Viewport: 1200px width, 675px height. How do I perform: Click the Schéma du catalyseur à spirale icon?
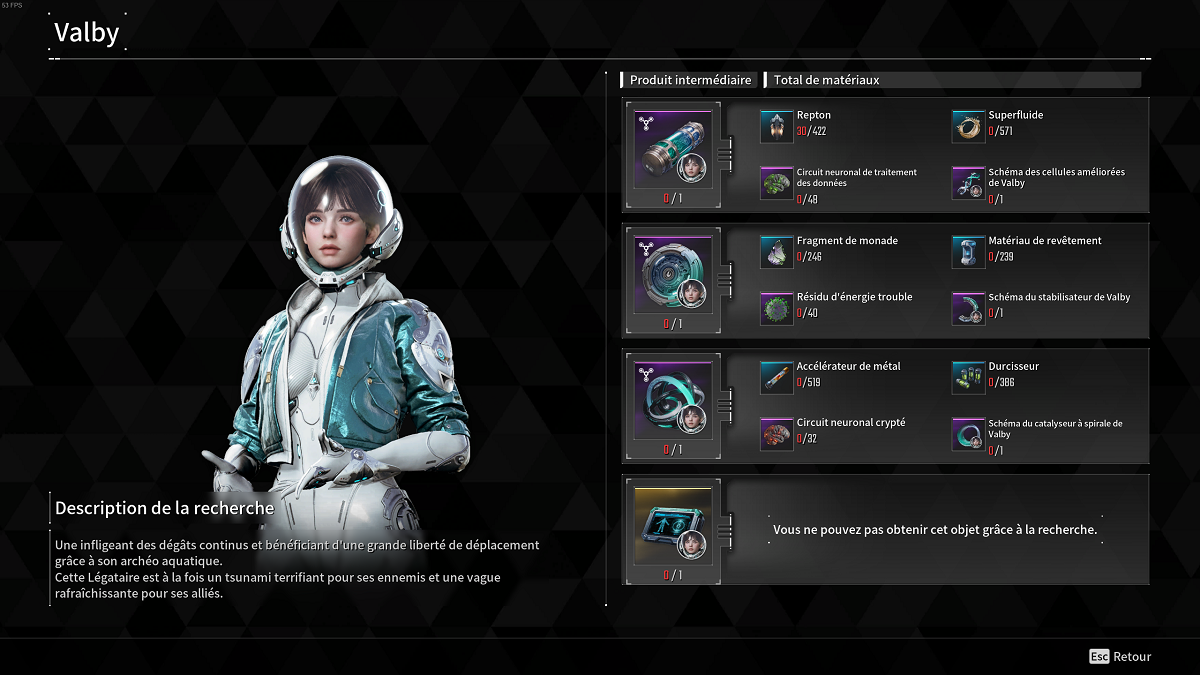[968, 433]
